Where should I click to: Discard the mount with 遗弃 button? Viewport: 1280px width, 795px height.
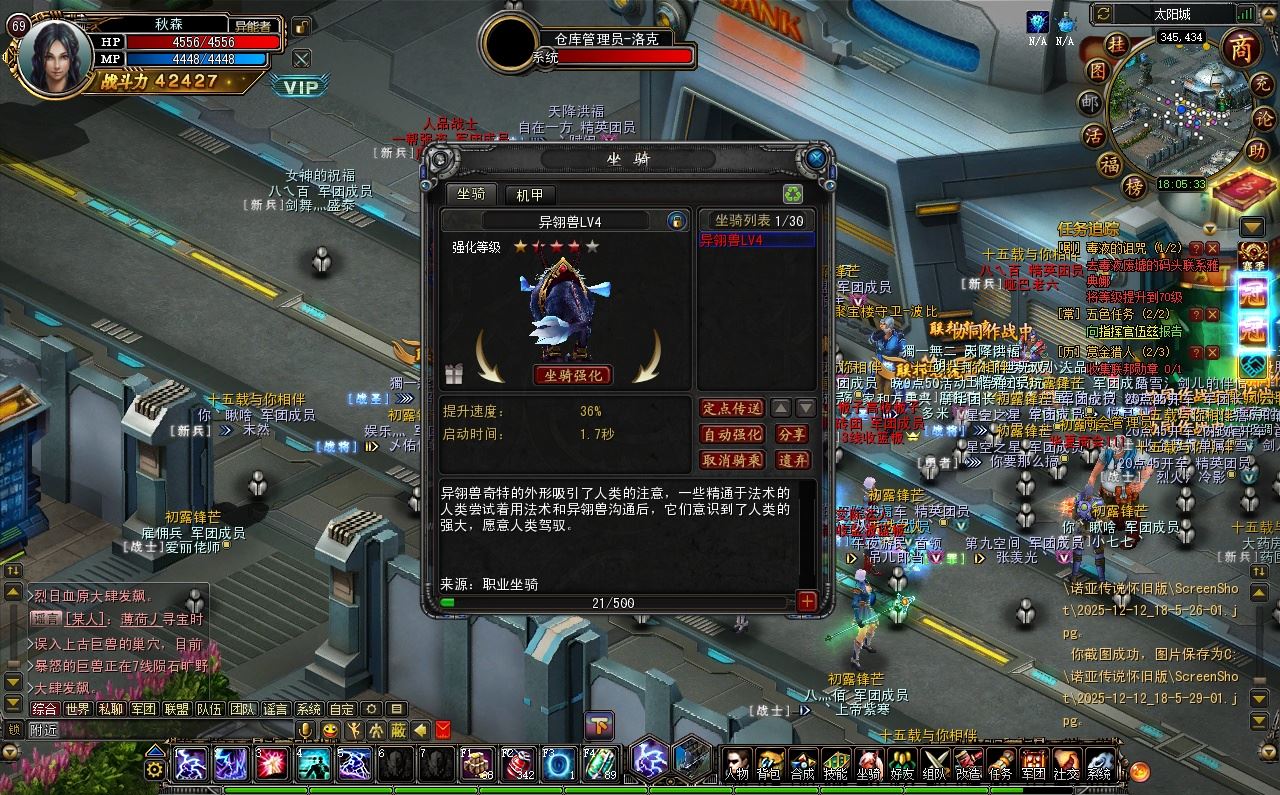click(792, 460)
